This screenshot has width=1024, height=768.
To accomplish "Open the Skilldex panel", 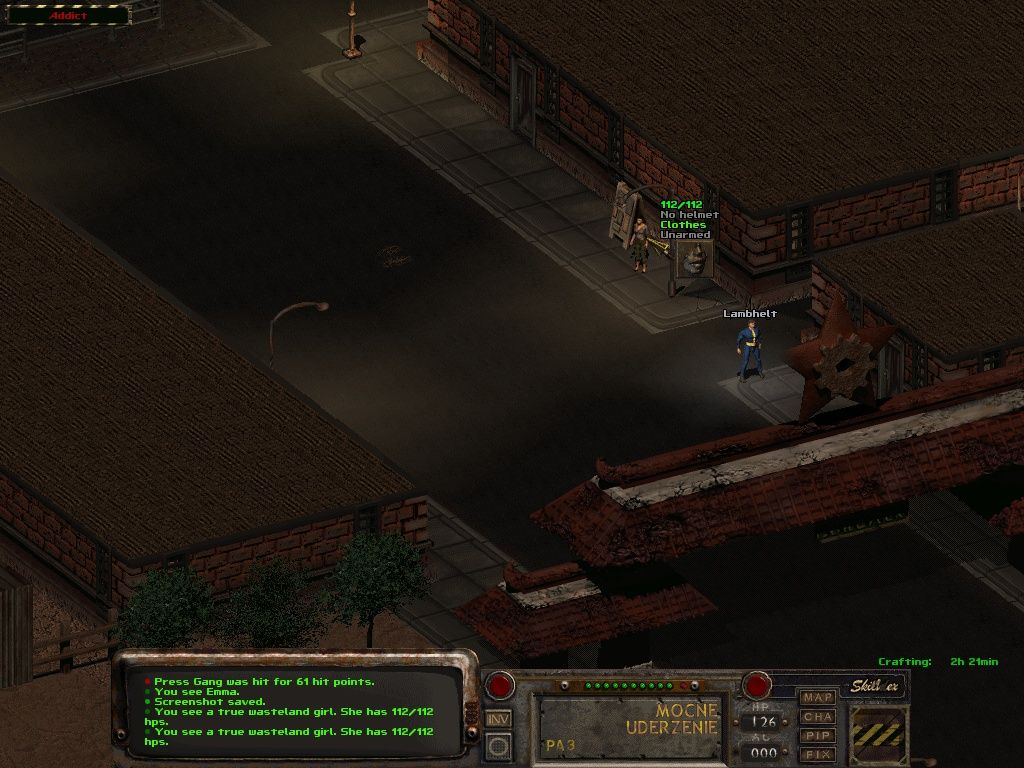I will point(875,687).
